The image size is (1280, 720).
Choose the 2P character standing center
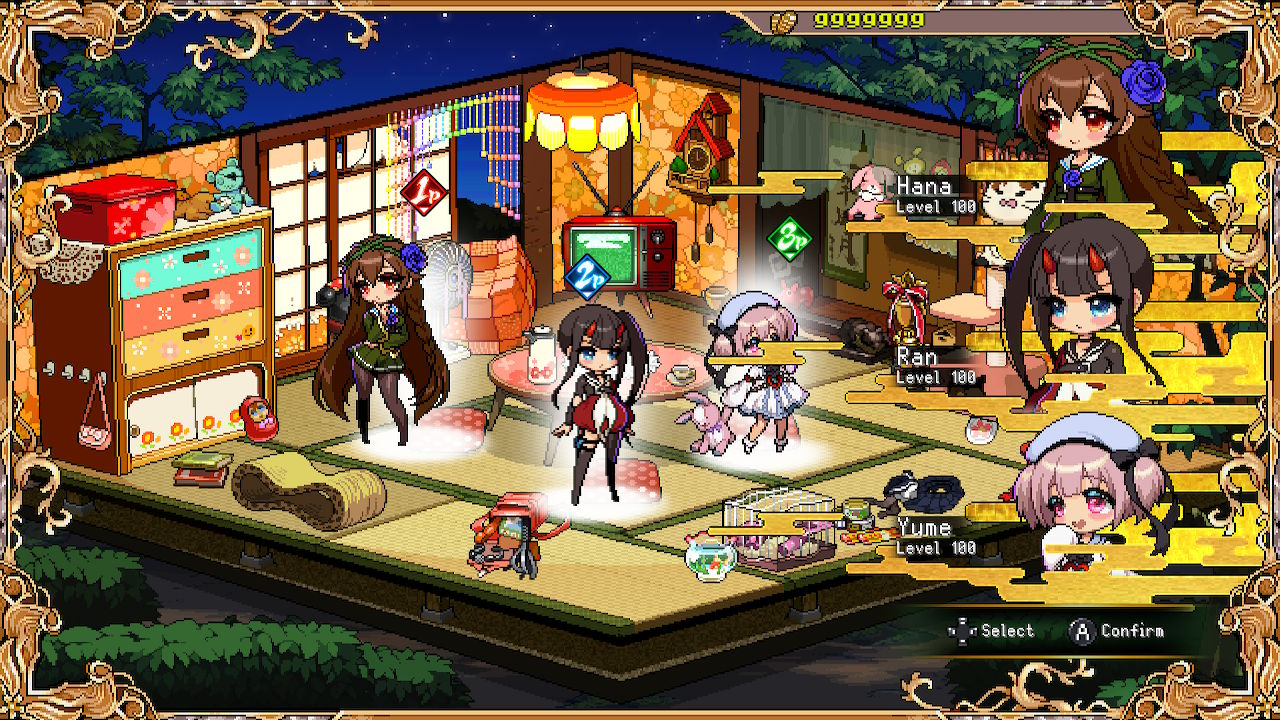(x=595, y=400)
